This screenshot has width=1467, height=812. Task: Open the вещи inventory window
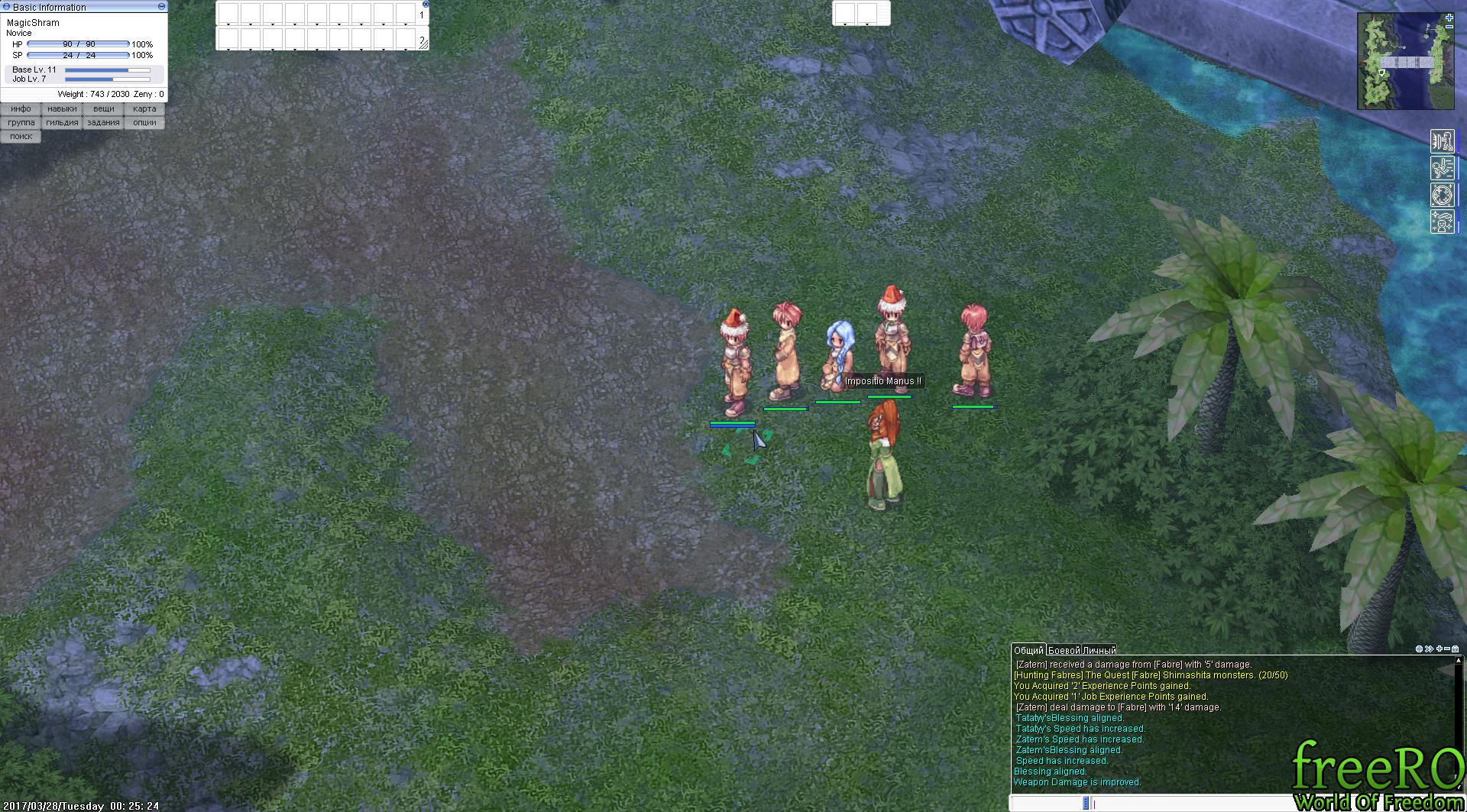coord(103,109)
